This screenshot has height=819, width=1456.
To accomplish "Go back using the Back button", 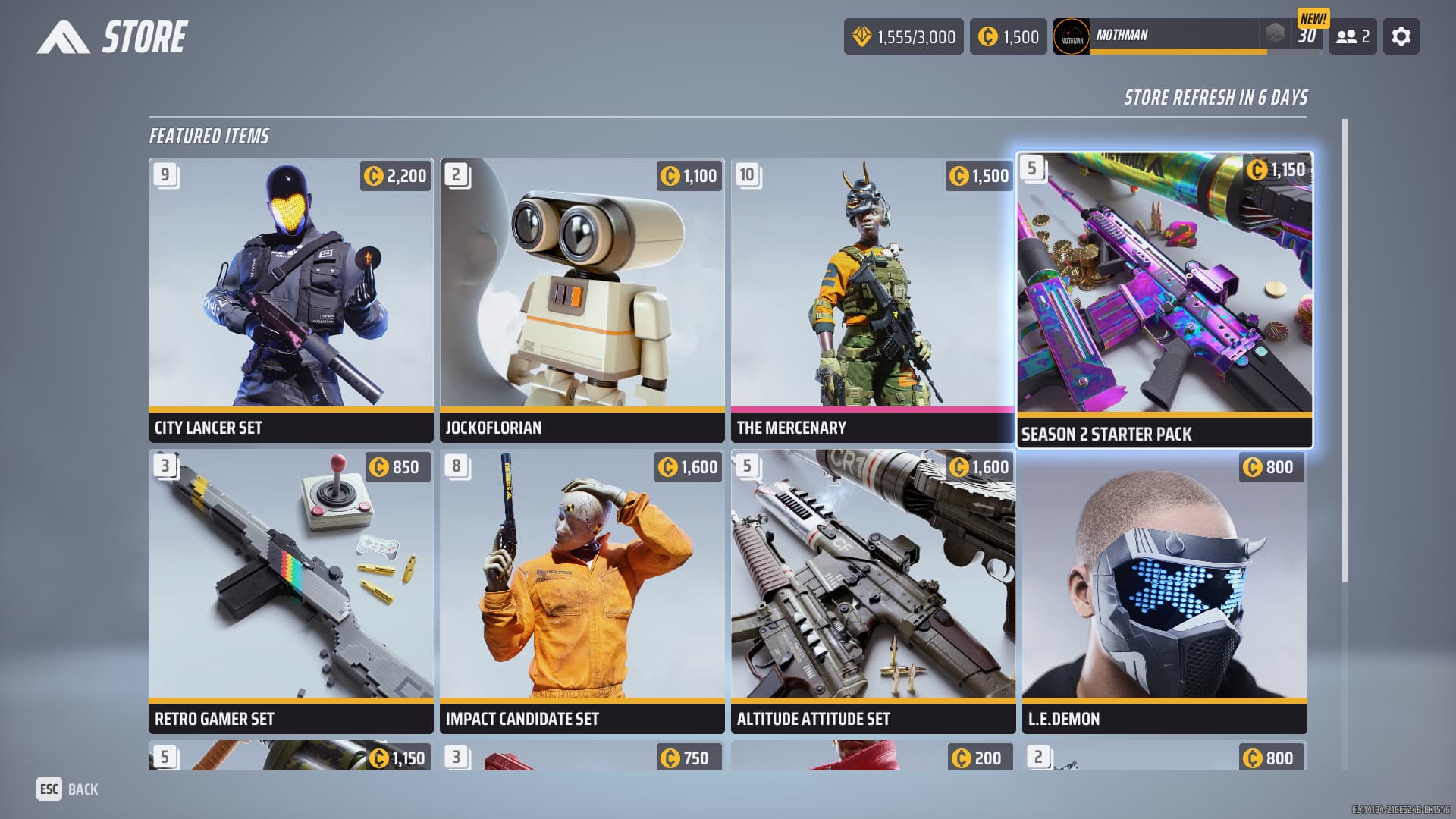I will pos(67,789).
